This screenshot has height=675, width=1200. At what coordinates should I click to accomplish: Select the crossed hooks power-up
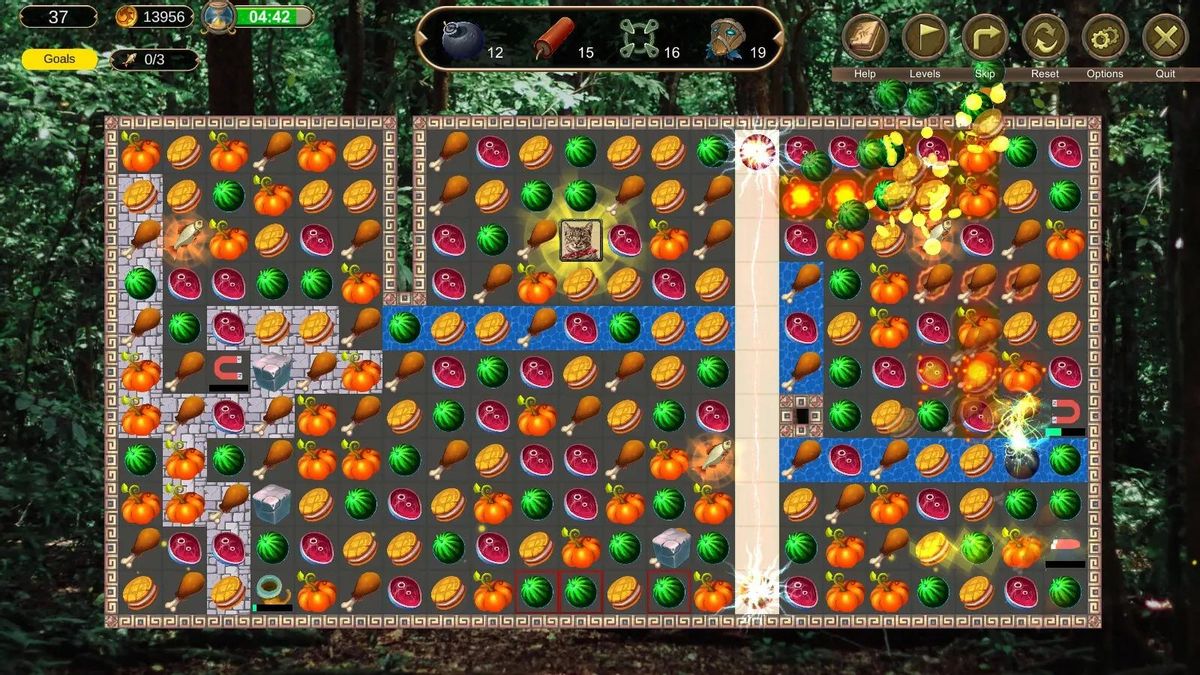coord(638,39)
